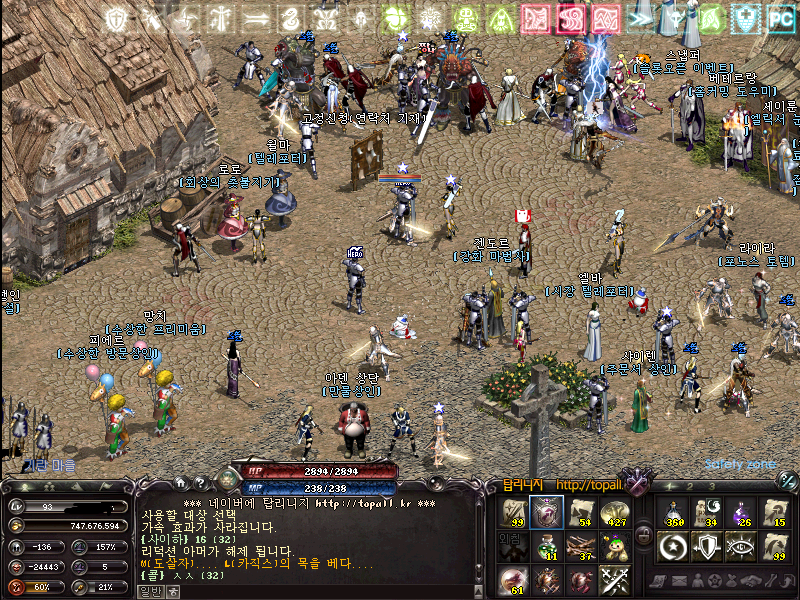Use the white potion flask numbered 360
Screen dimensions: 800x600
coord(674,512)
